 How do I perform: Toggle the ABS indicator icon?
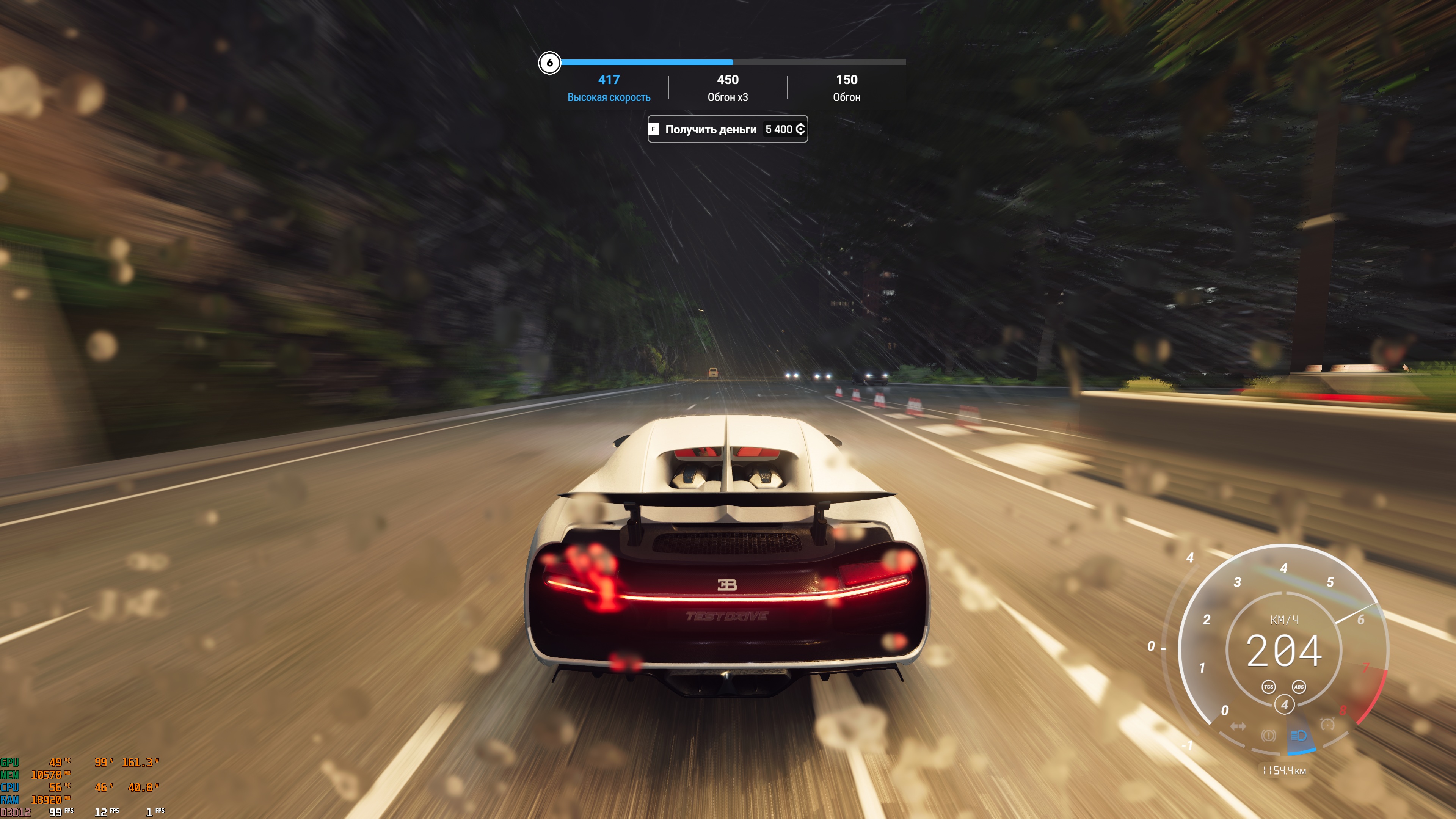[1299, 687]
